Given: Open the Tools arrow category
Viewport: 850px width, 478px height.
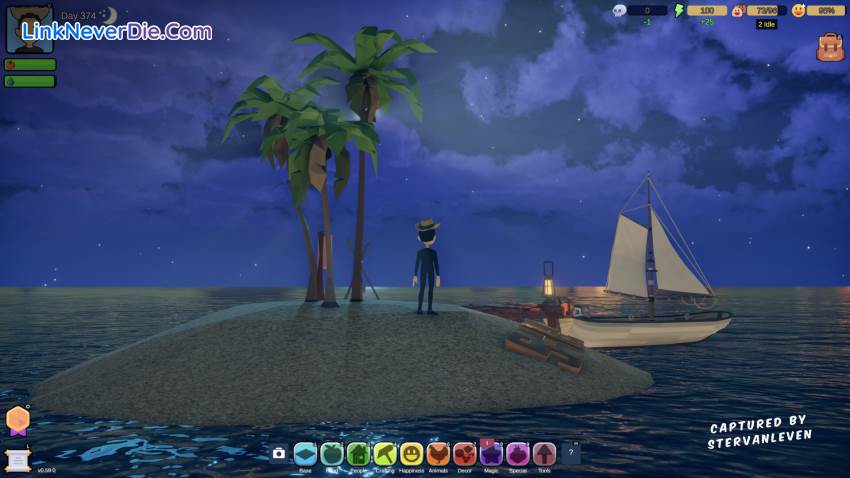Looking at the screenshot, I should click(x=544, y=454).
